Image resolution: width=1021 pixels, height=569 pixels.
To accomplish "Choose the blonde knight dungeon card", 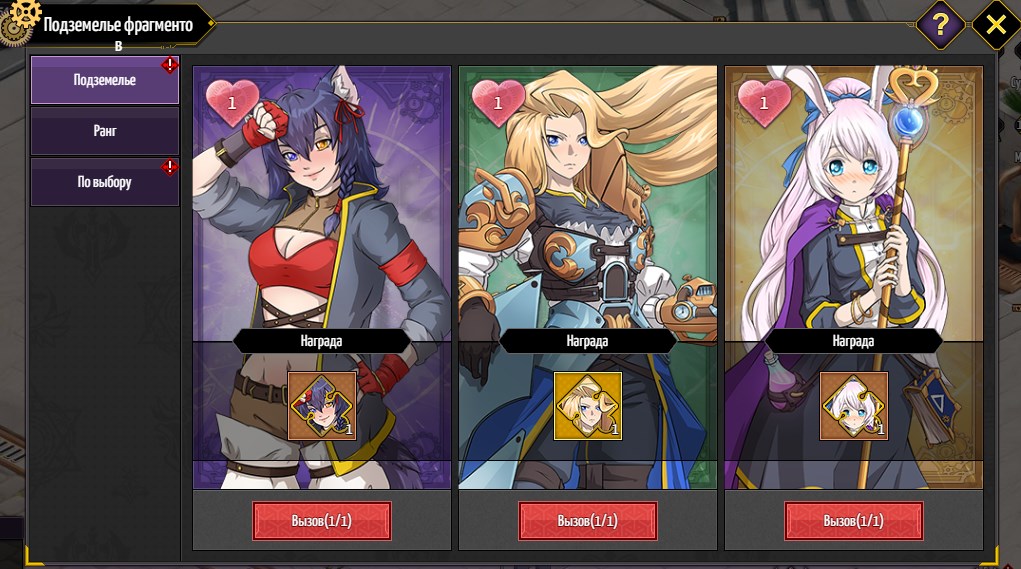I will point(587,220).
